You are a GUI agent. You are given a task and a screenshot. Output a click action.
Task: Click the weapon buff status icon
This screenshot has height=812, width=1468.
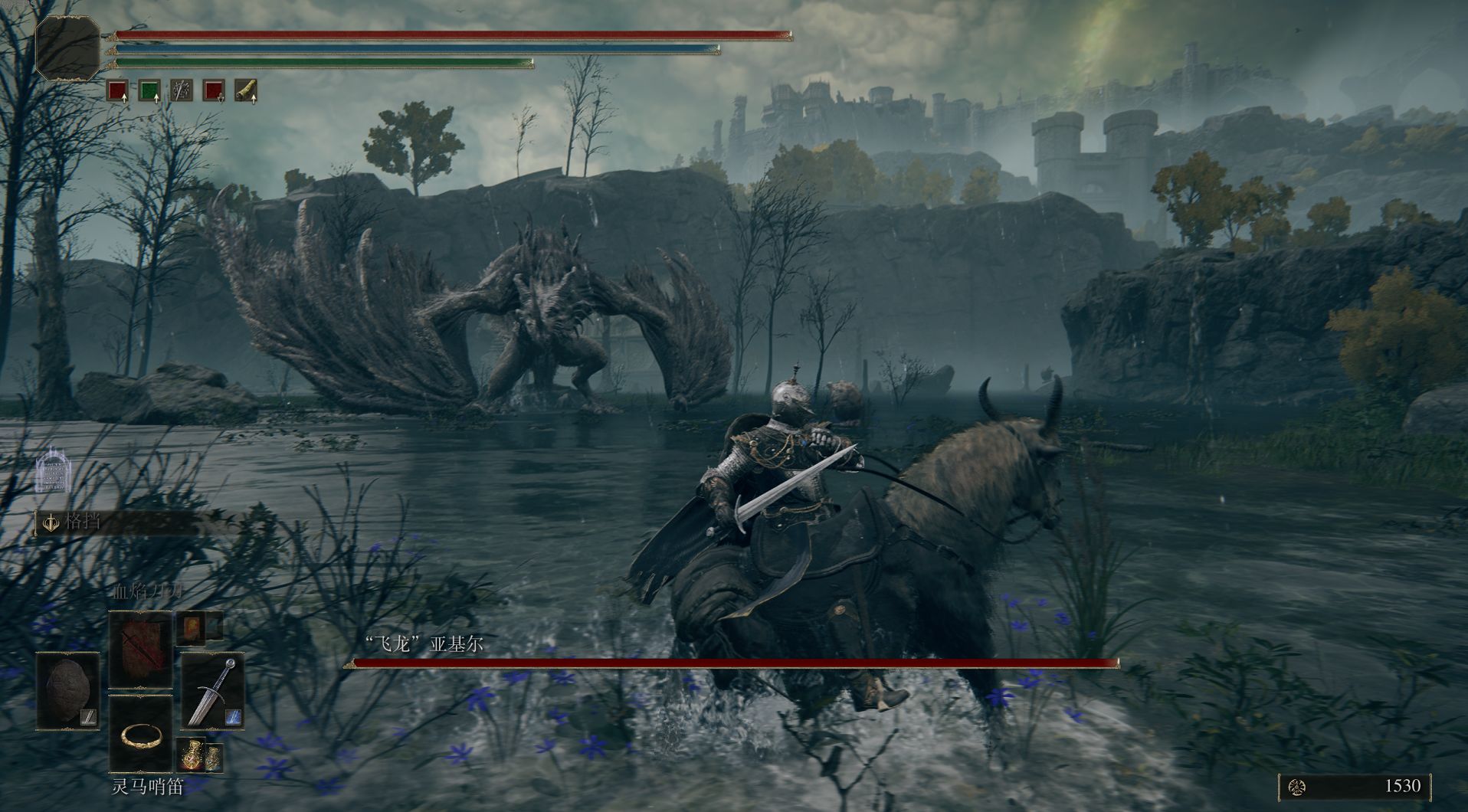182,91
